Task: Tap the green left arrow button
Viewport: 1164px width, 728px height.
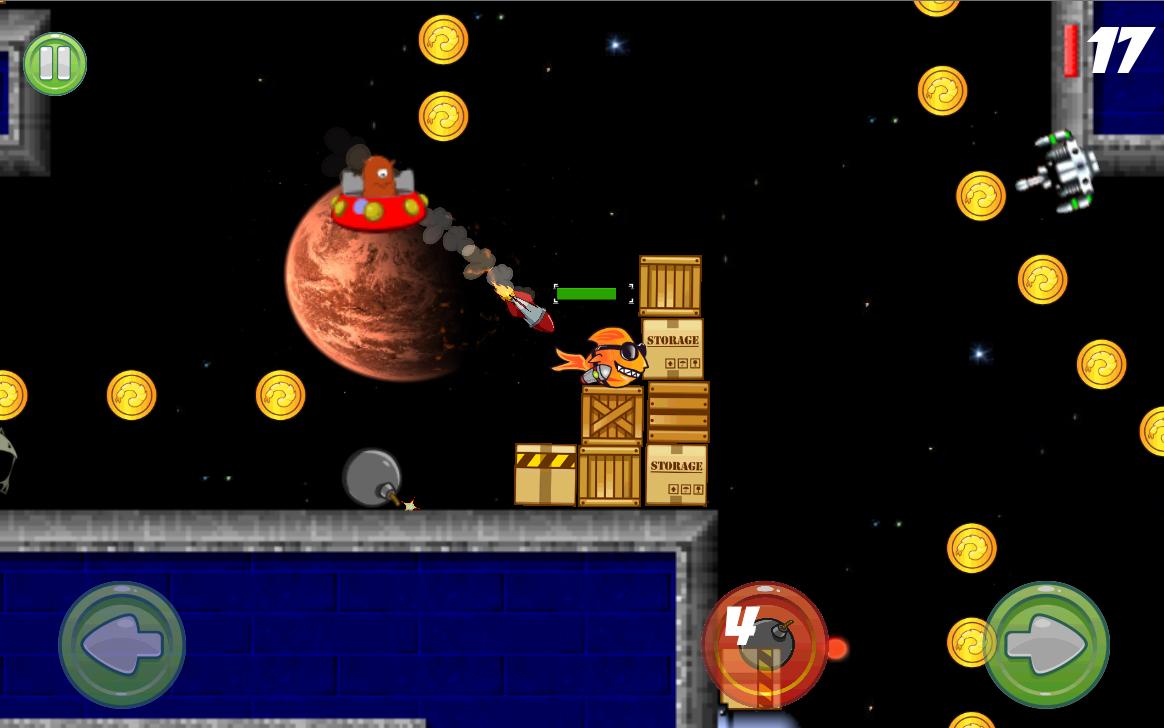Action: [122, 644]
